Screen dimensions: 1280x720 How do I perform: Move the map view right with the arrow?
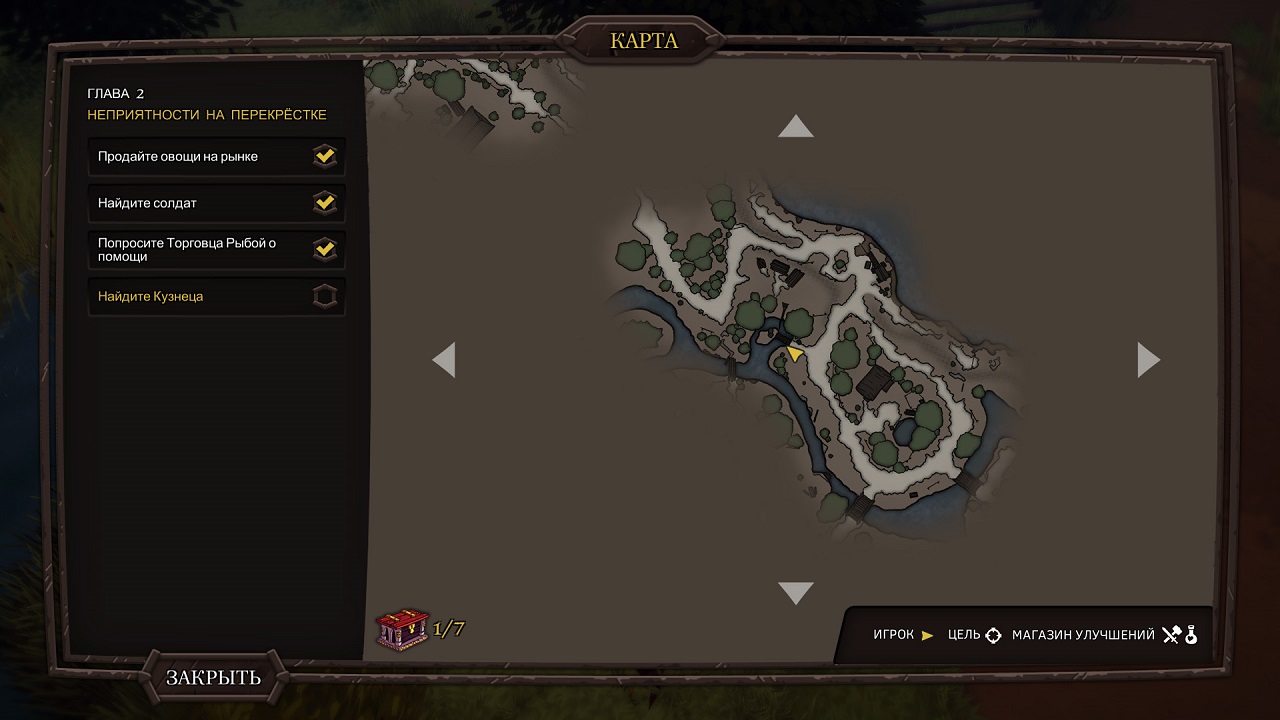1148,360
